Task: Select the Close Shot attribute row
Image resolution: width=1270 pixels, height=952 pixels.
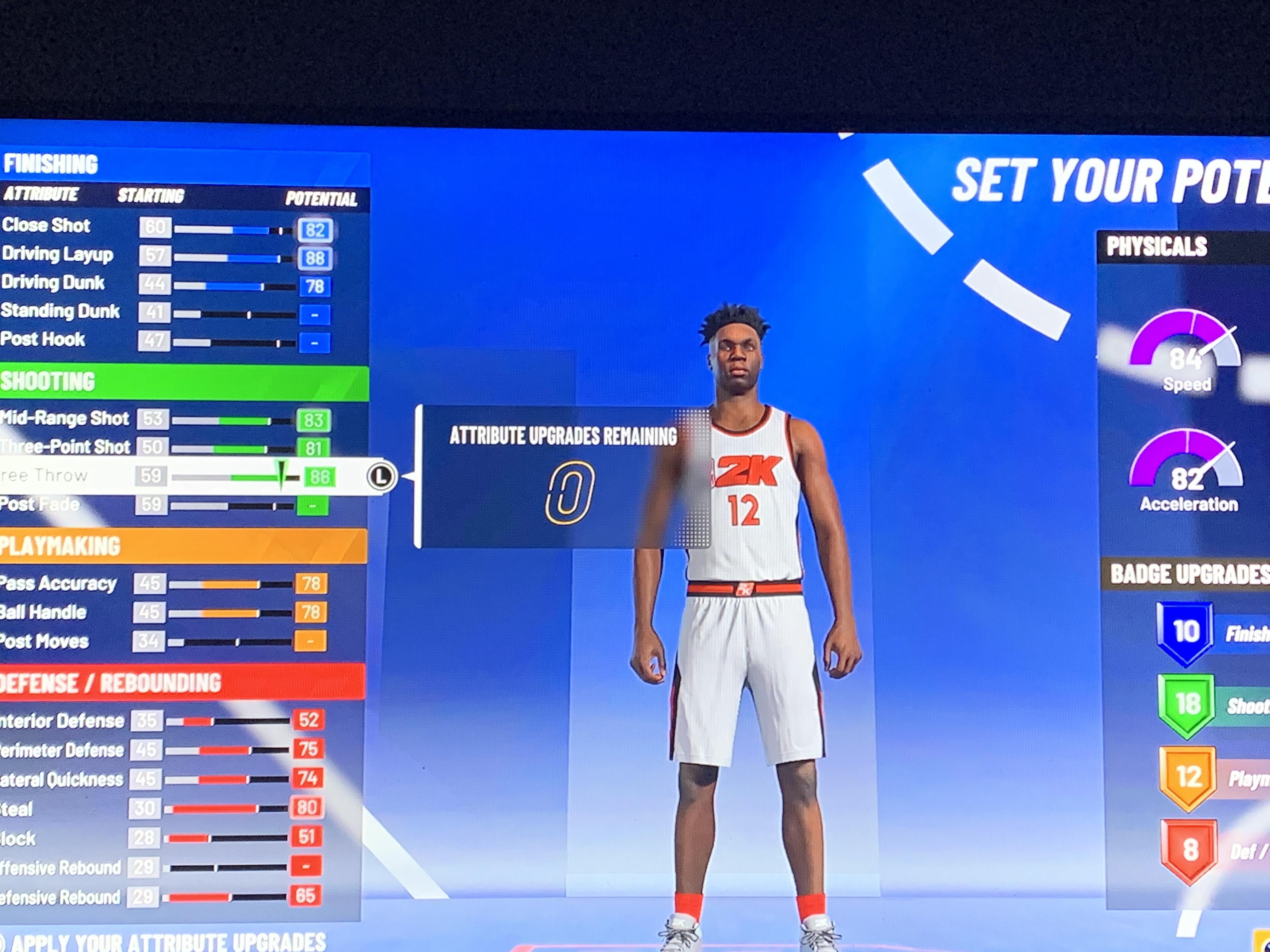Action: 172,228
